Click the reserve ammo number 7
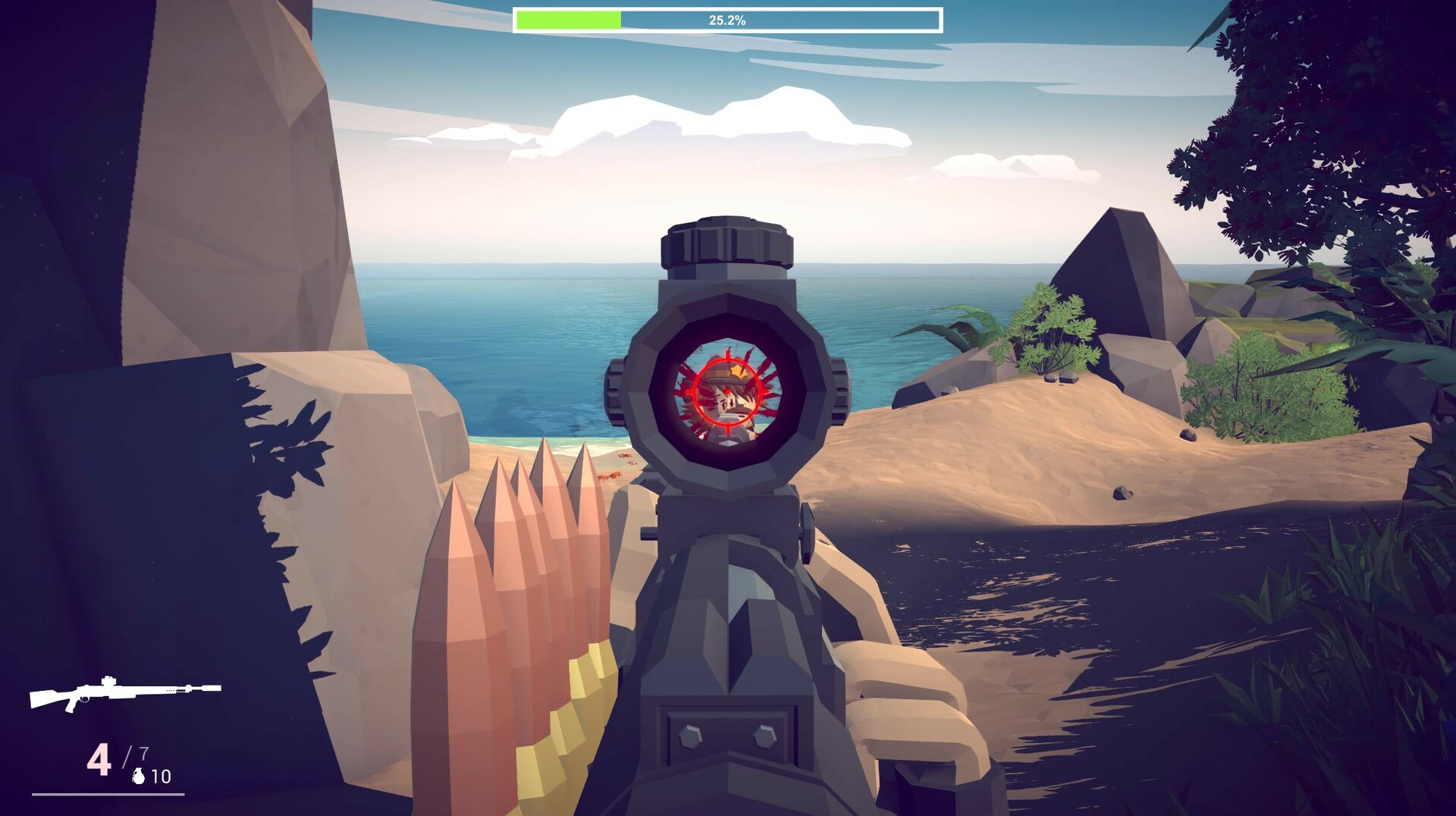The height and width of the screenshot is (816, 1456). click(144, 752)
